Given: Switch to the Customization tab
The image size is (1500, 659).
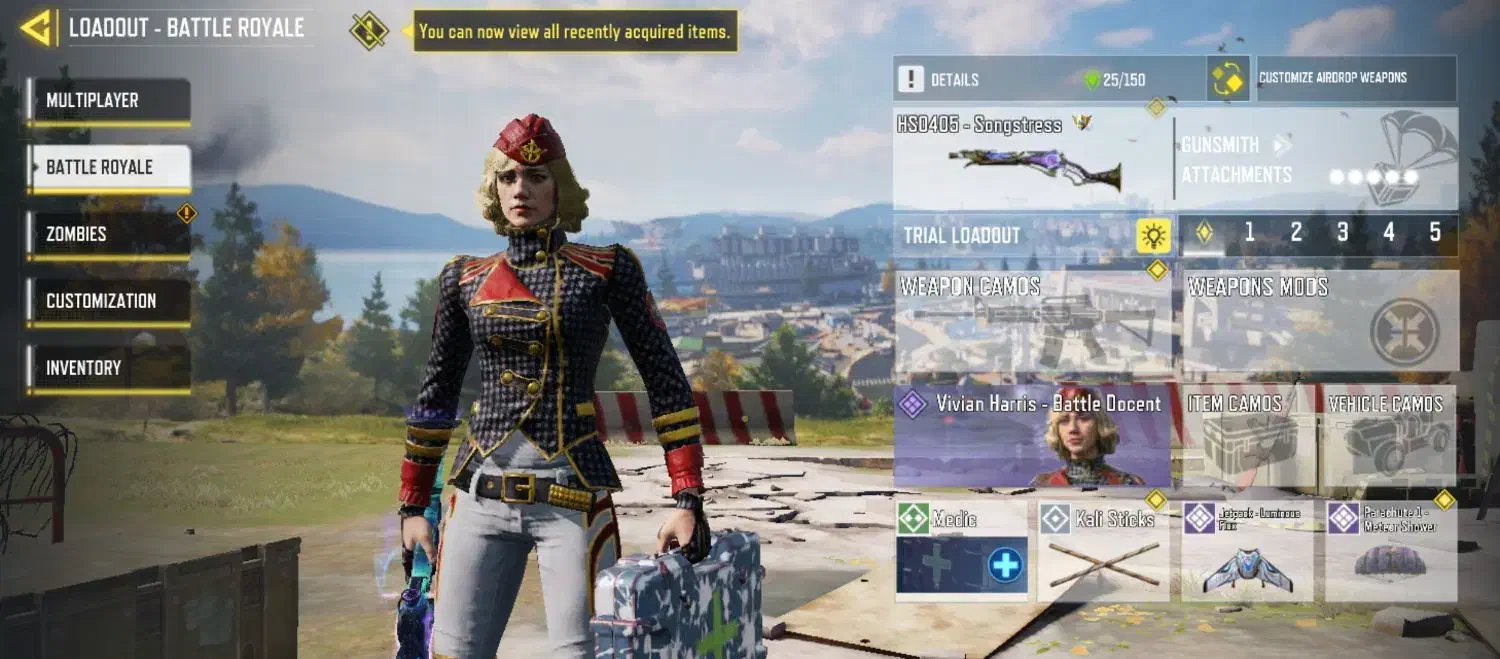Looking at the screenshot, I should tap(108, 301).
